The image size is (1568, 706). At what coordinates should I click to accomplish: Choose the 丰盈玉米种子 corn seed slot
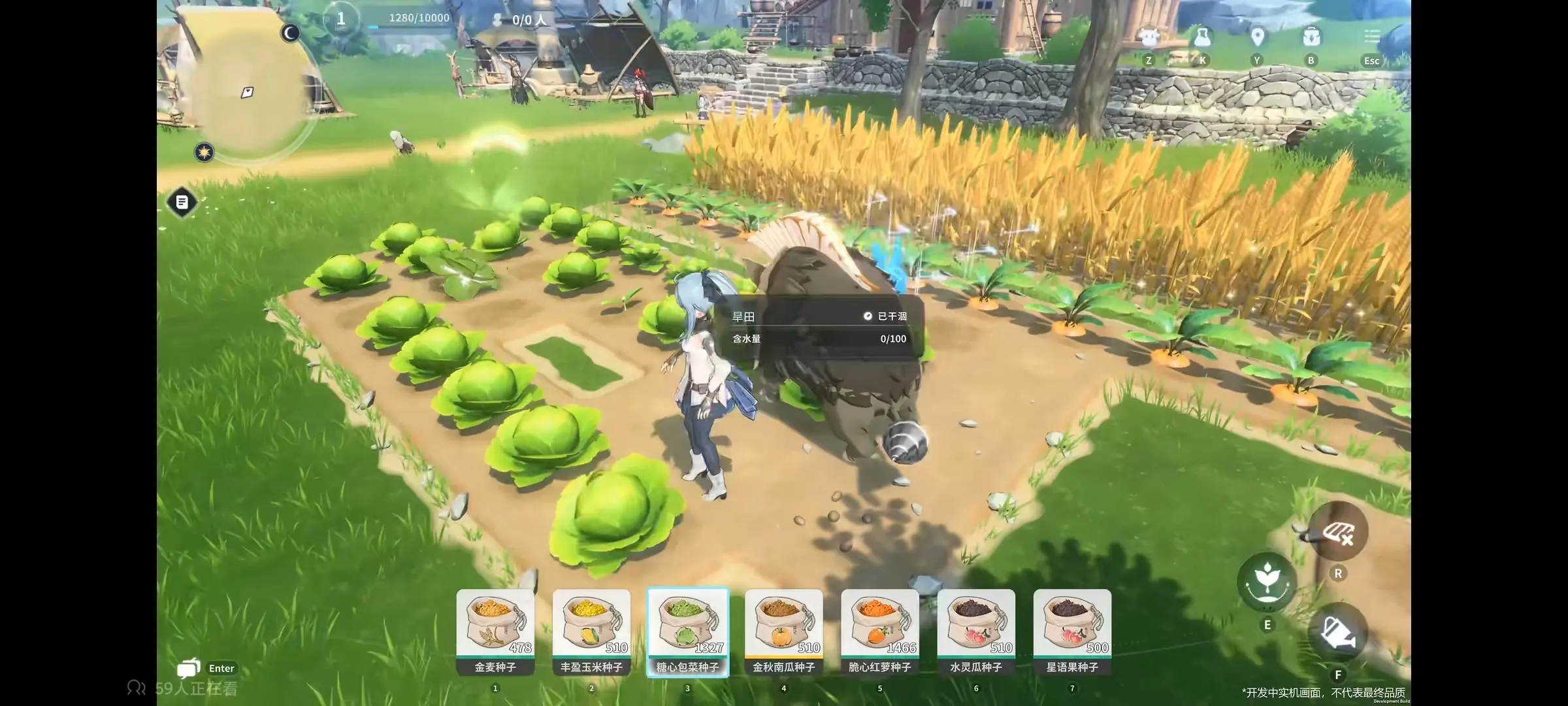[591, 628]
